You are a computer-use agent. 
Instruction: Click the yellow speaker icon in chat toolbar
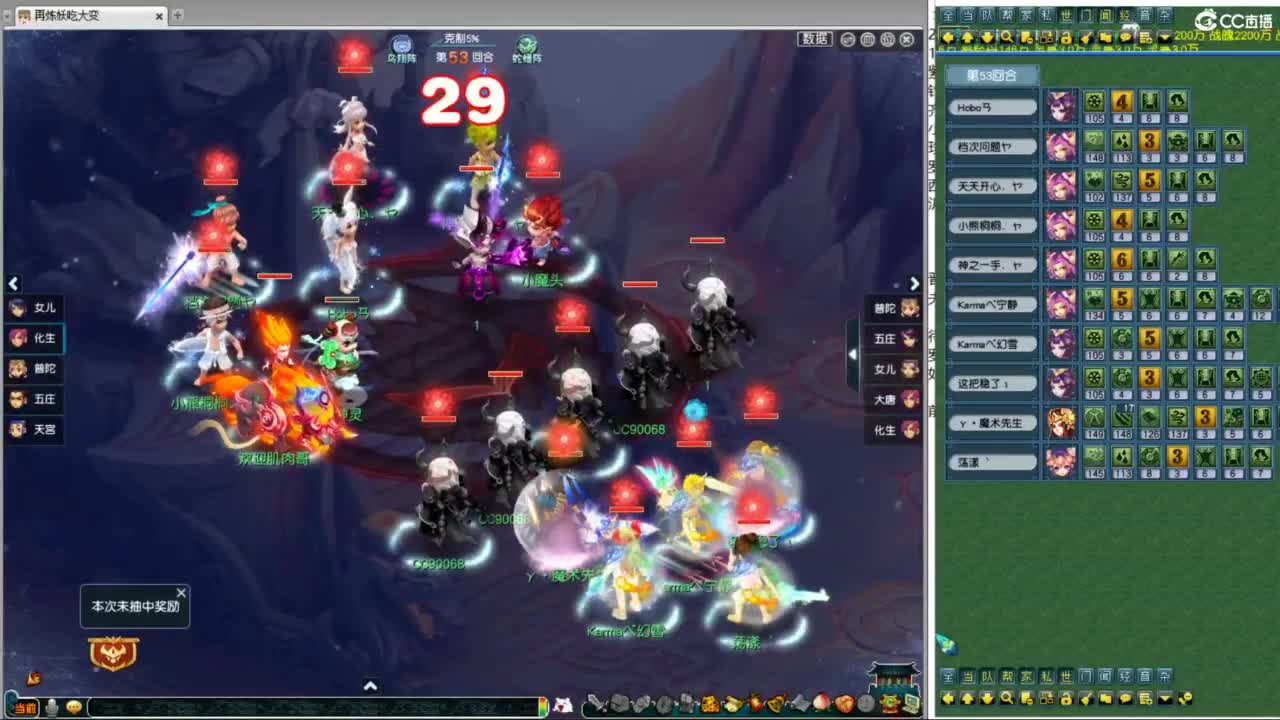coord(1083,37)
